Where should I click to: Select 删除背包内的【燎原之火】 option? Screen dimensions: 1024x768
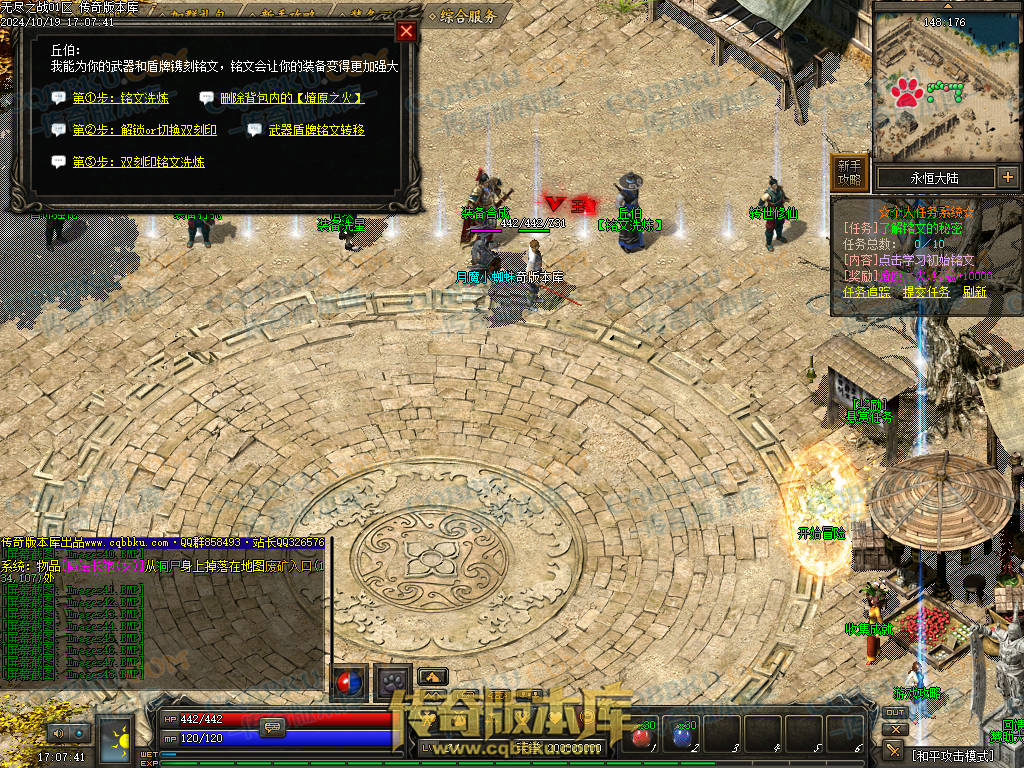pos(292,98)
